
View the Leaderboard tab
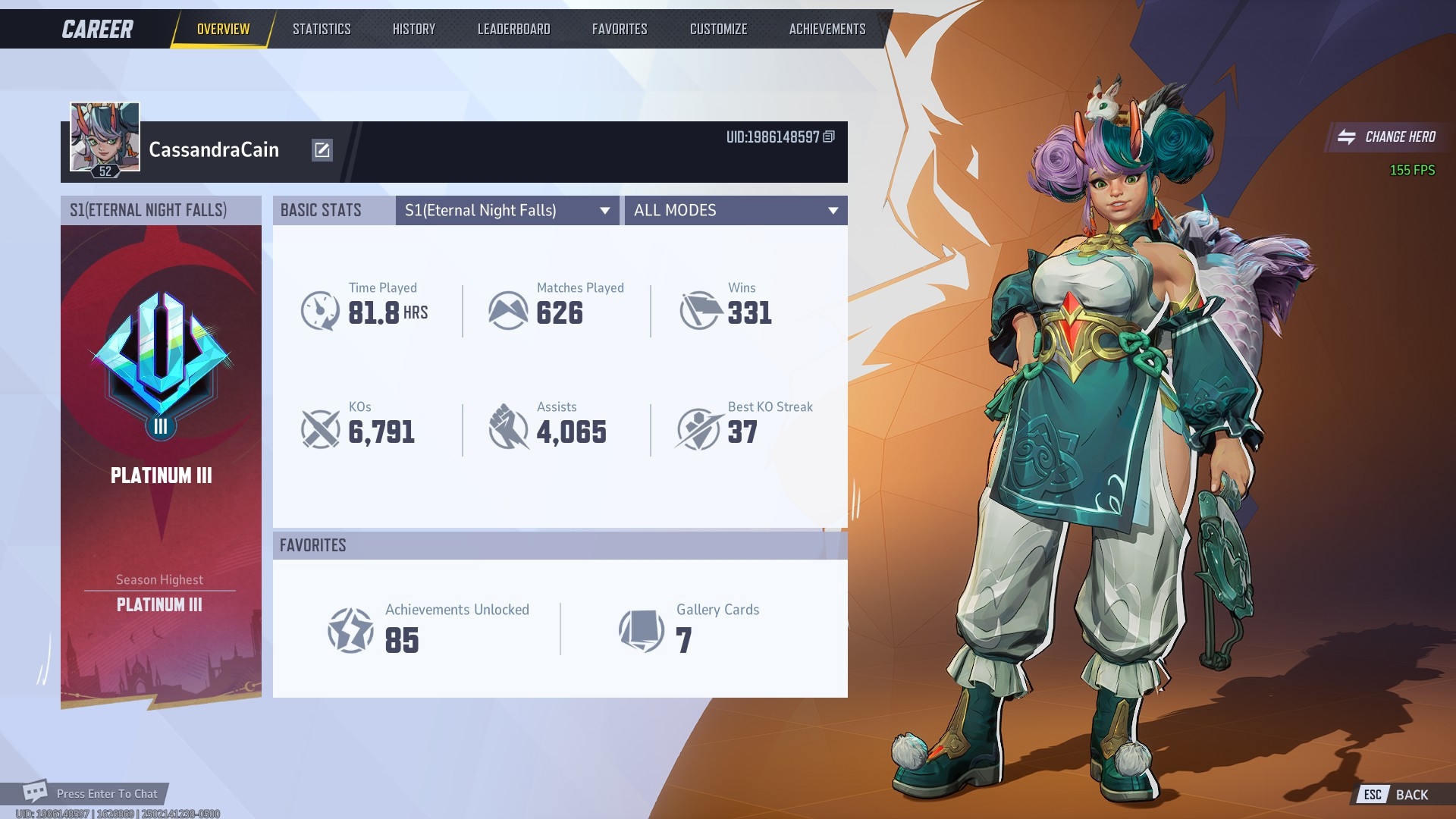[x=513, y=29]
